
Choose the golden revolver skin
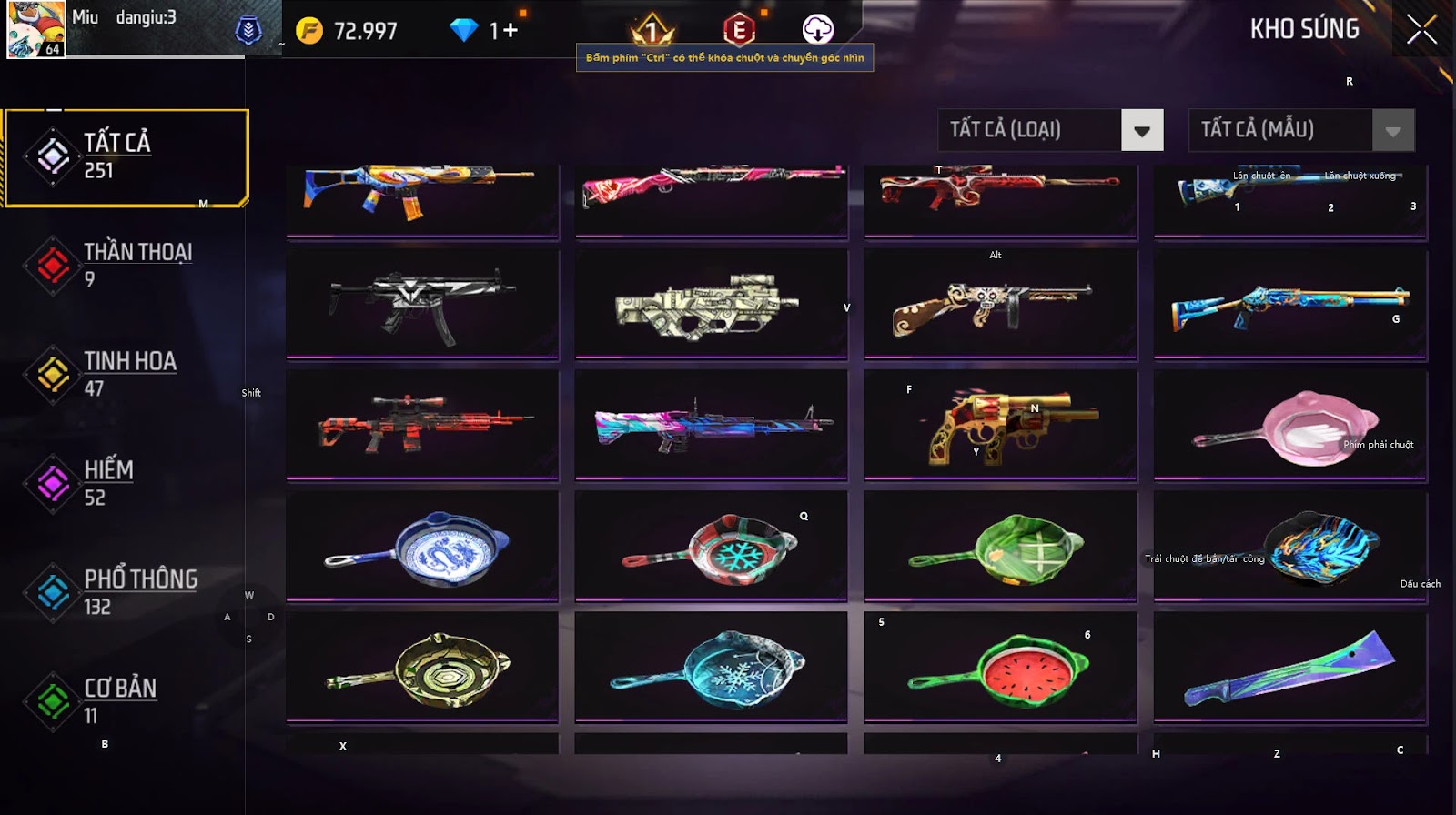[1000, 424]
